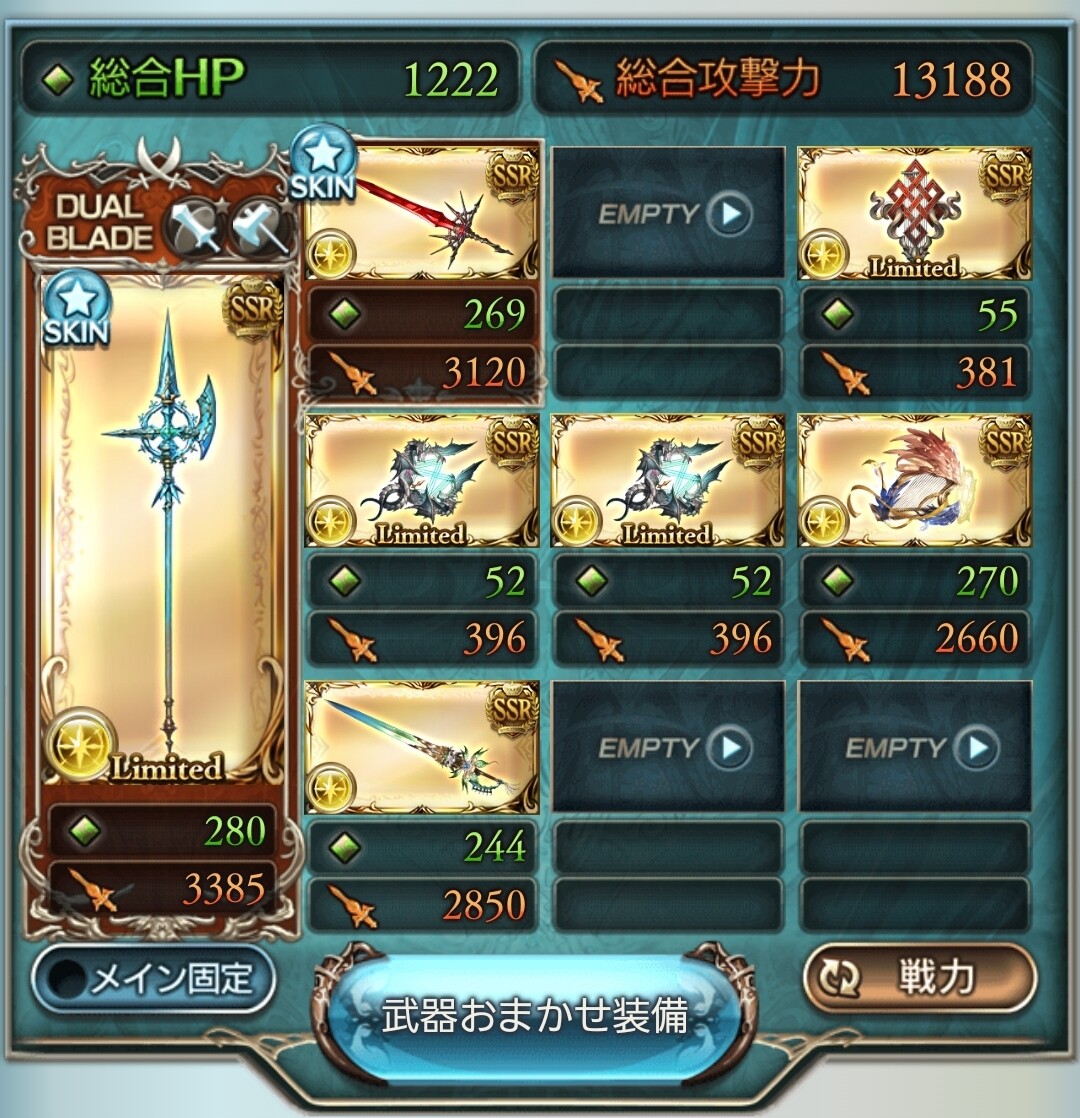
Task: Activate the 武器おまかせ装備 auto-equip button
Action: (x=537, y=1014)
